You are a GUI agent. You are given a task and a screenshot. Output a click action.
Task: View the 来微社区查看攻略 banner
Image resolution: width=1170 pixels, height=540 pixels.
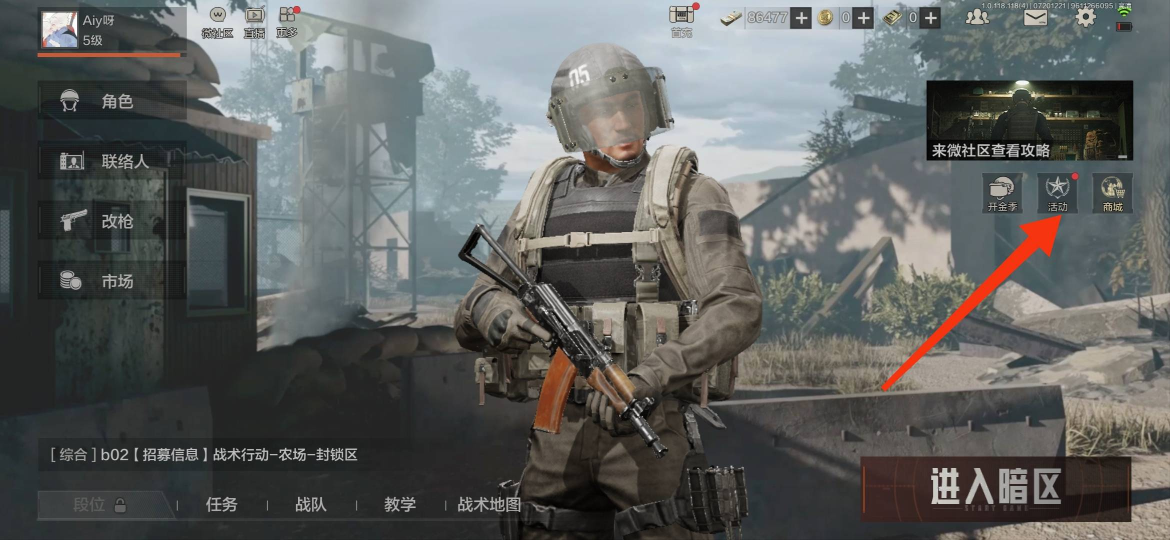coord(1029,121)
